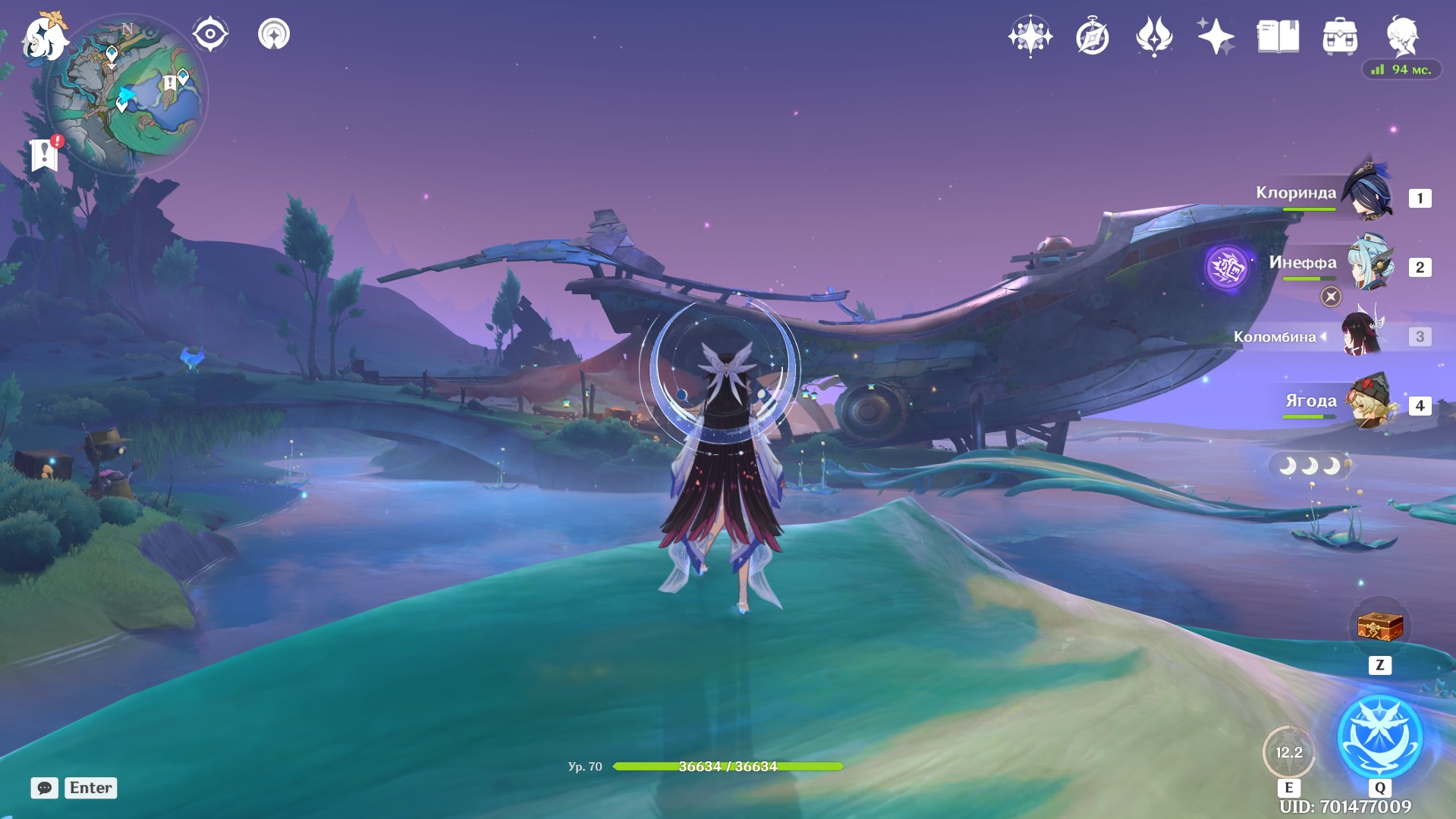Switch to party member Инеффа
The image size is (1456, 819).
(x=1370, y=263)
